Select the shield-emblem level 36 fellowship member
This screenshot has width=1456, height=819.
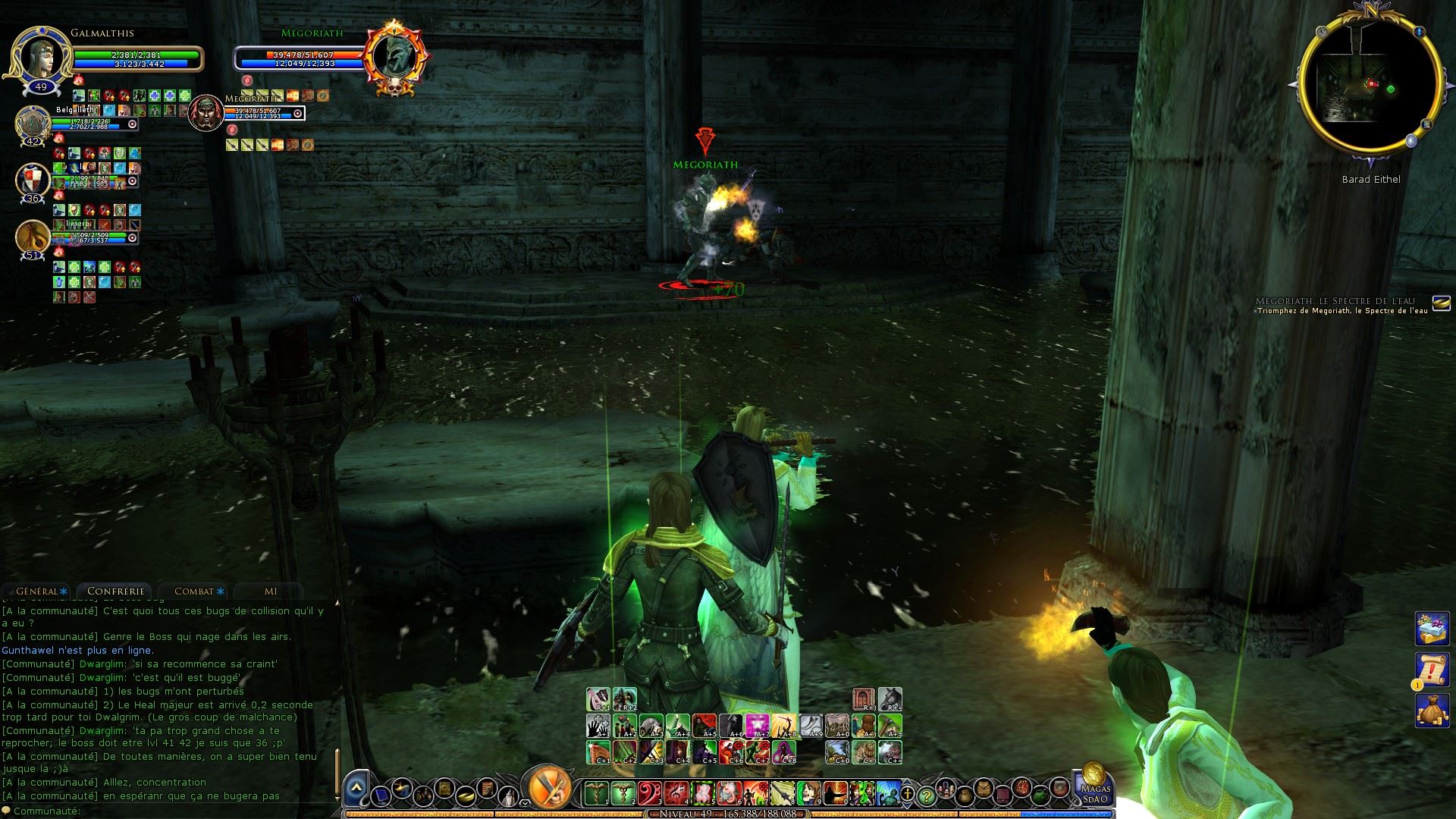click(33, 180)
